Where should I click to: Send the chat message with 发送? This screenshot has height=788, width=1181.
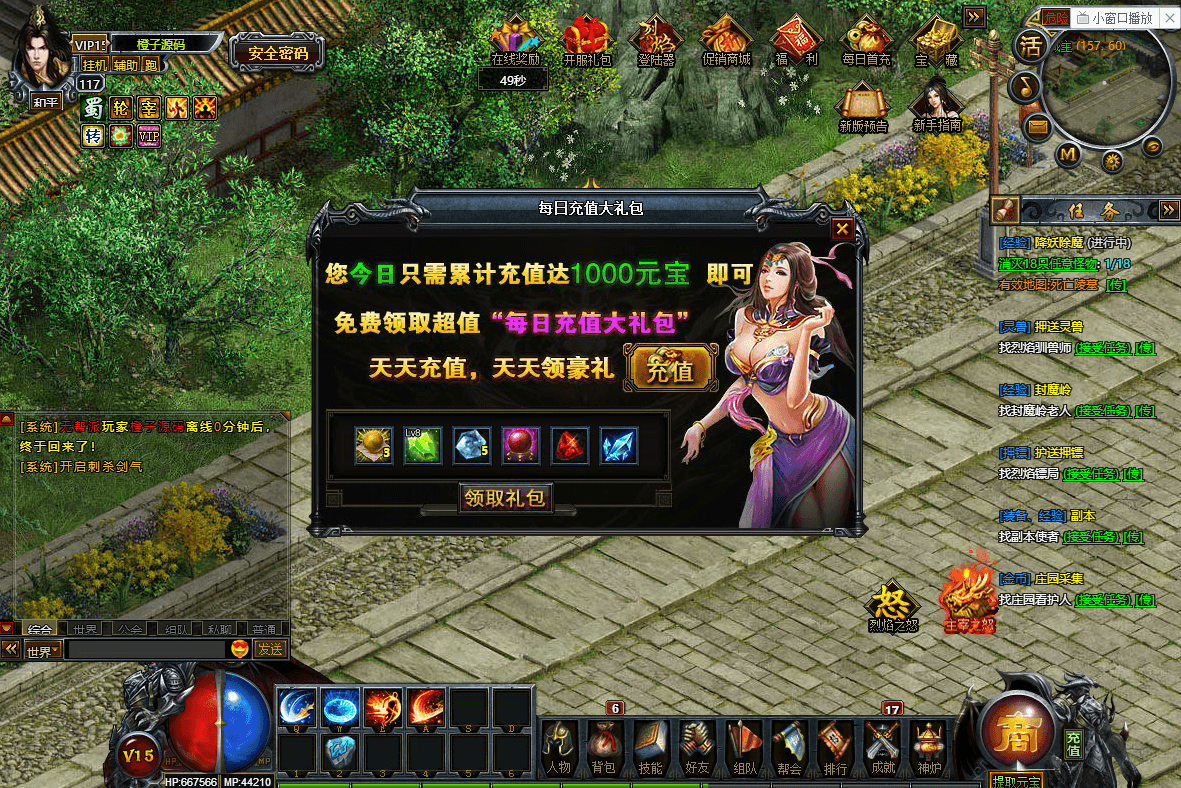270,649
